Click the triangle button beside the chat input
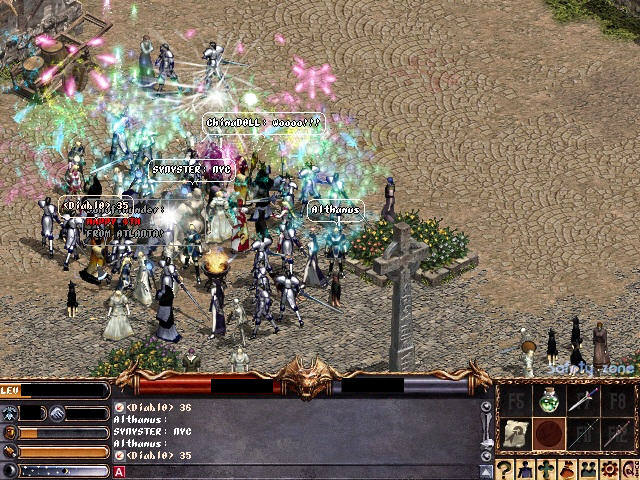This screenshot has width=640, height=480. (486, 471)
